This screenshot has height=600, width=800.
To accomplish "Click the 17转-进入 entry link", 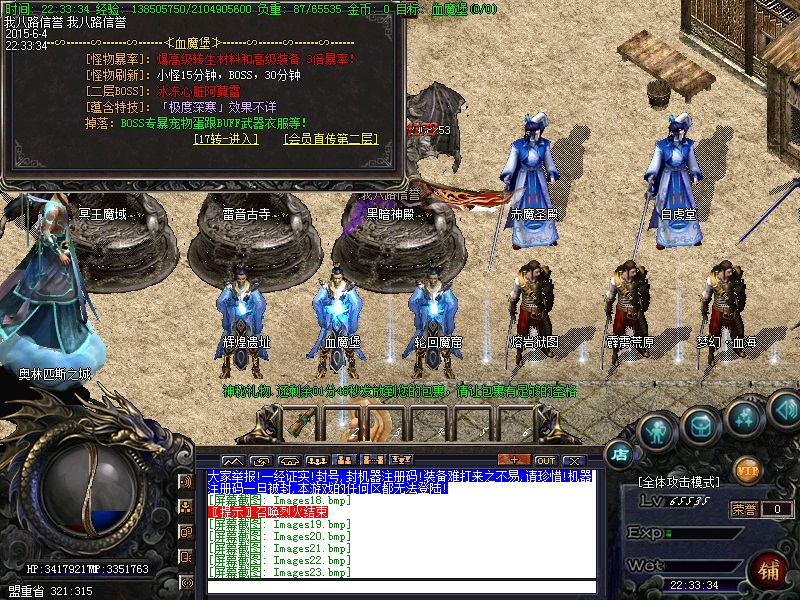I will (226, 139).
